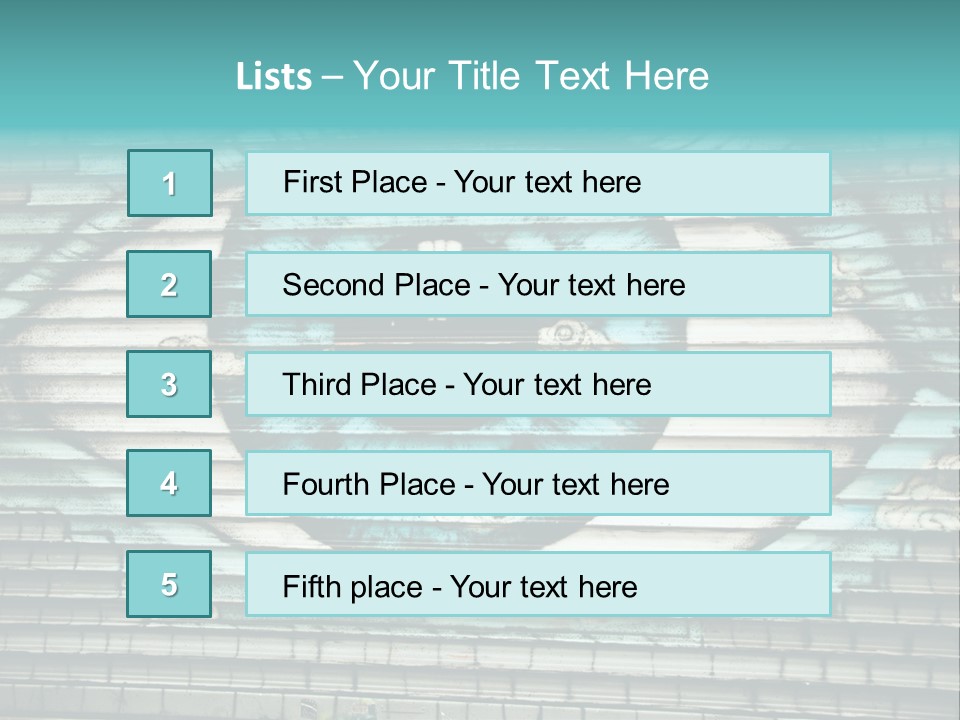Choose the number 2 box
The width and height of the screenshot is (960, 720).
click(x=169, y=284)
